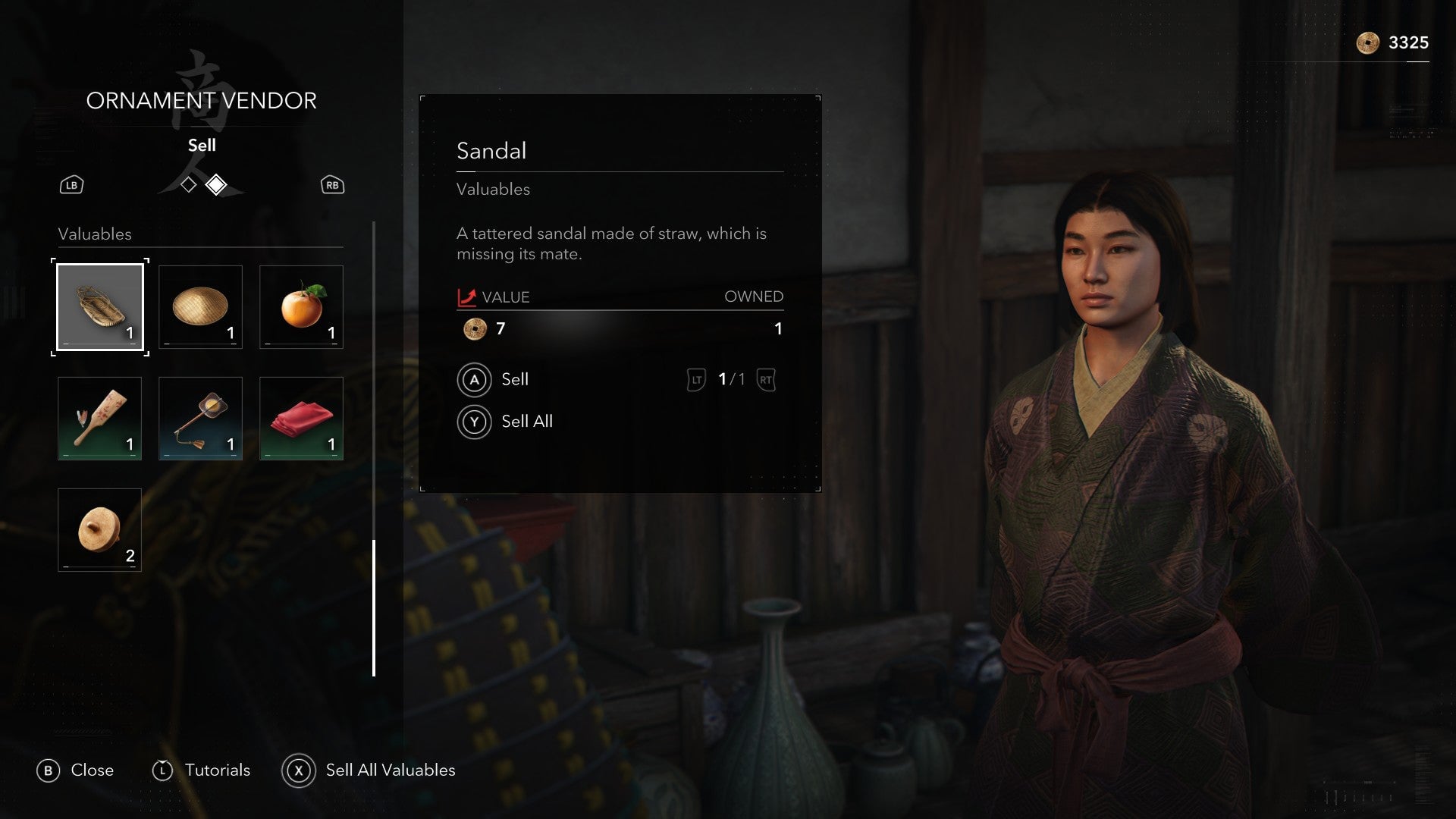Click the red value trend arrow icon
Image resolution: width=1456 pixels, height=819 pixels.
467,297
